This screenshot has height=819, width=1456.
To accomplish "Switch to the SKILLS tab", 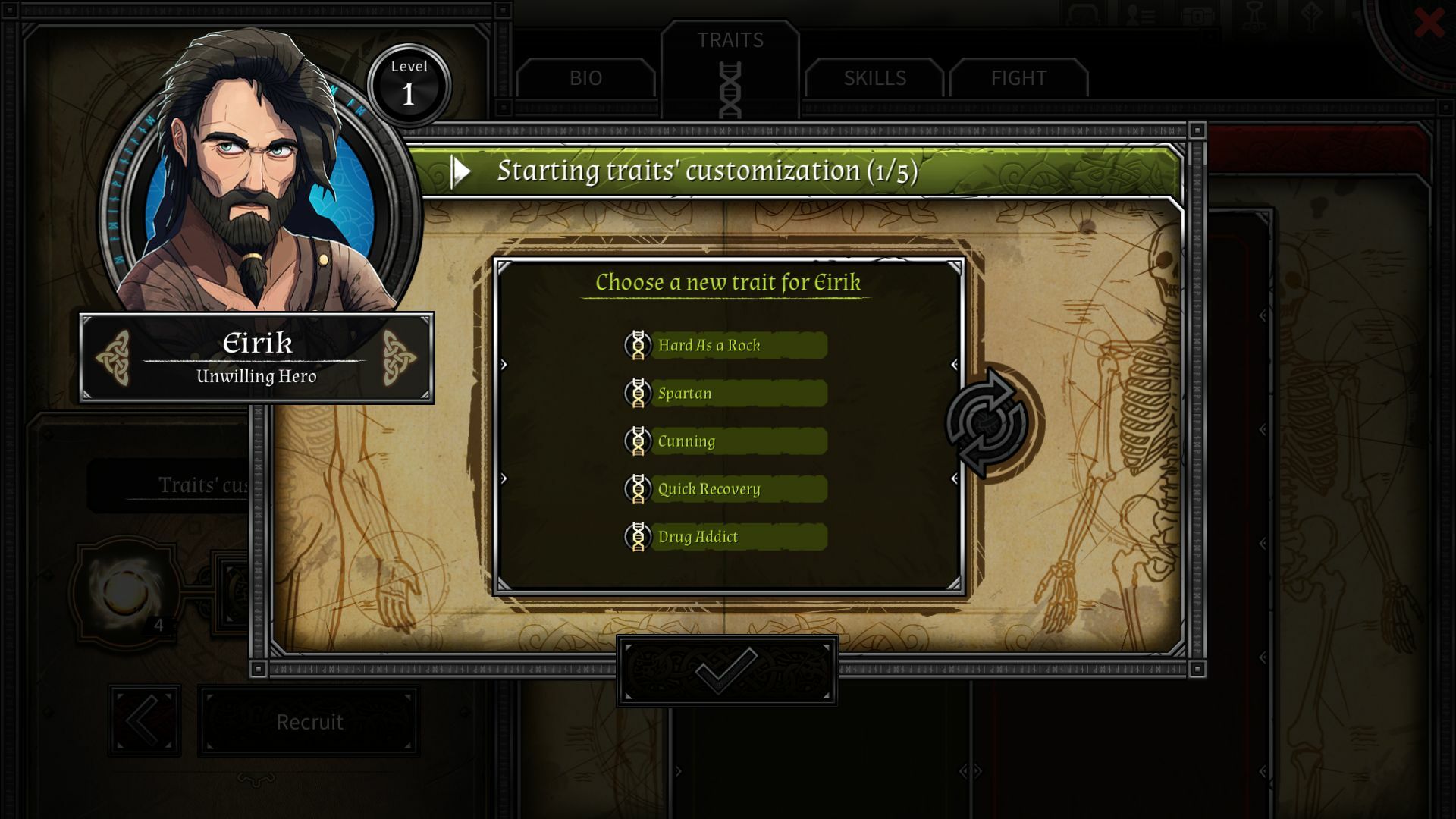I will [x=875, y=78].
